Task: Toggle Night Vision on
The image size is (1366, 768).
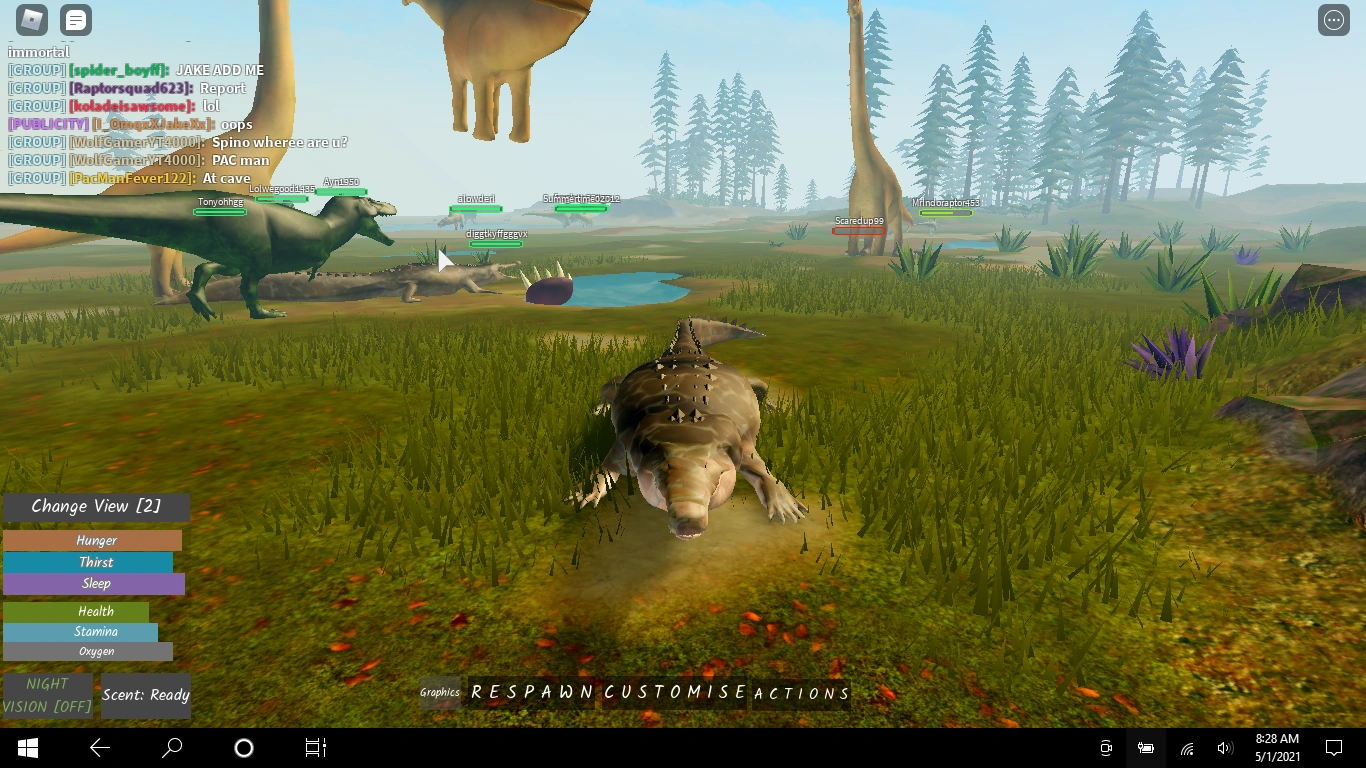Action: (46, 692)
